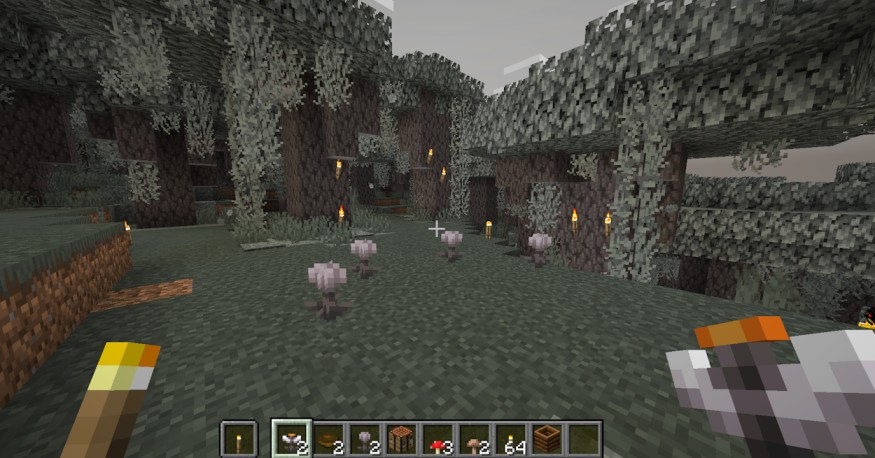Switch to the red mushroom slot
875x458 pixels.
point(437,438)
